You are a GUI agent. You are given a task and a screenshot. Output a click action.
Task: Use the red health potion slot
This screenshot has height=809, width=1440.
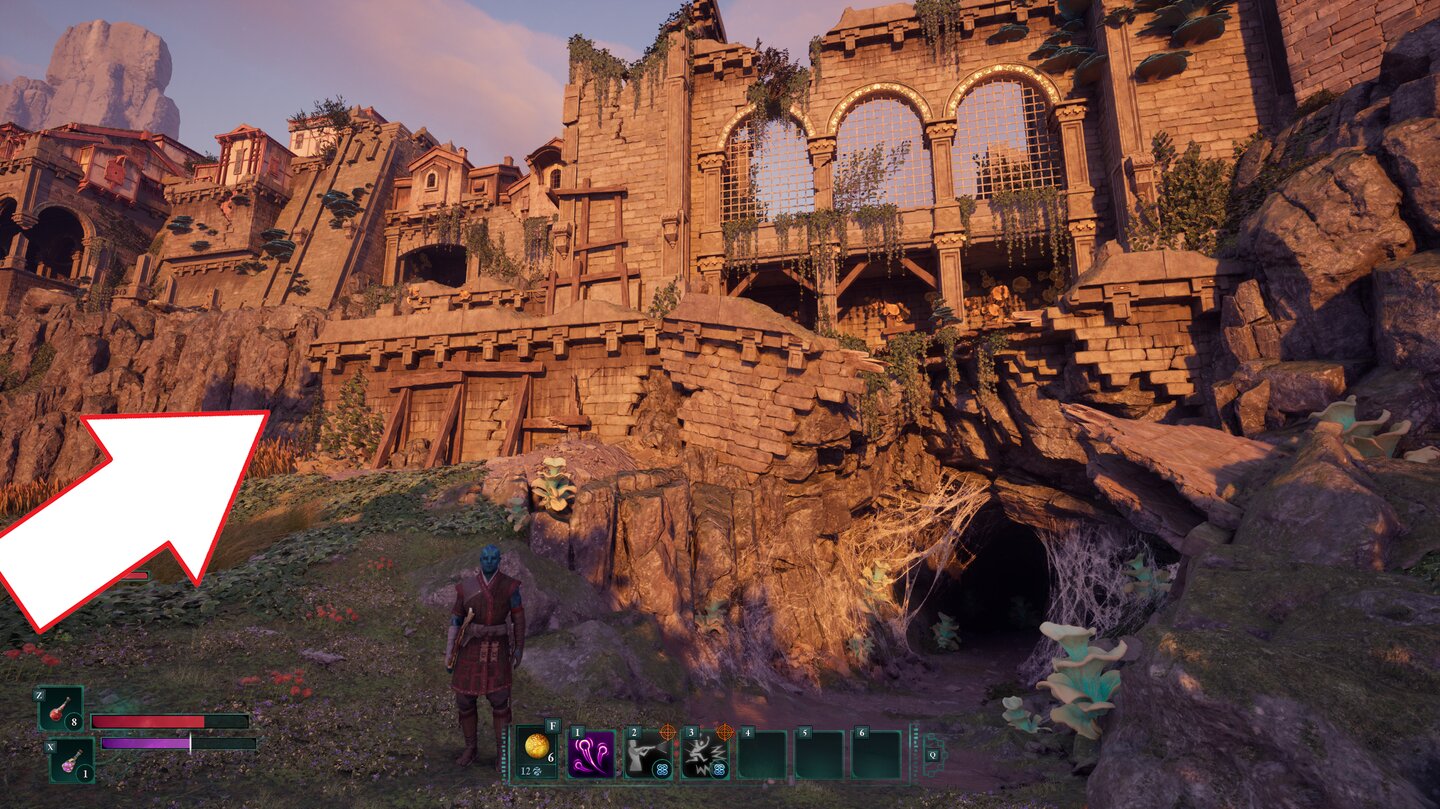(61, 710)
